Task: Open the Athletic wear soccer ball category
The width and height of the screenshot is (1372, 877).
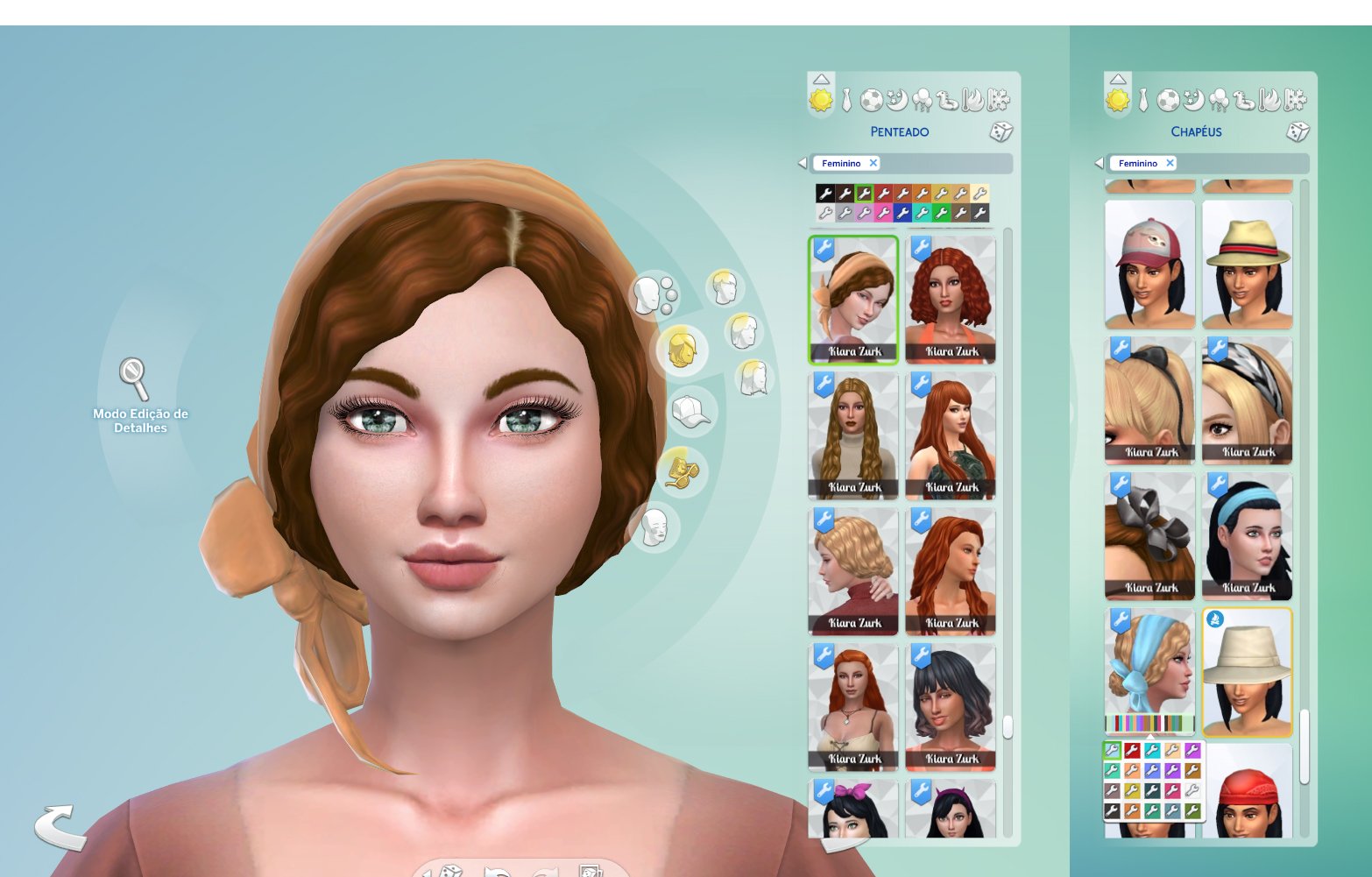Action: (871, 100)
